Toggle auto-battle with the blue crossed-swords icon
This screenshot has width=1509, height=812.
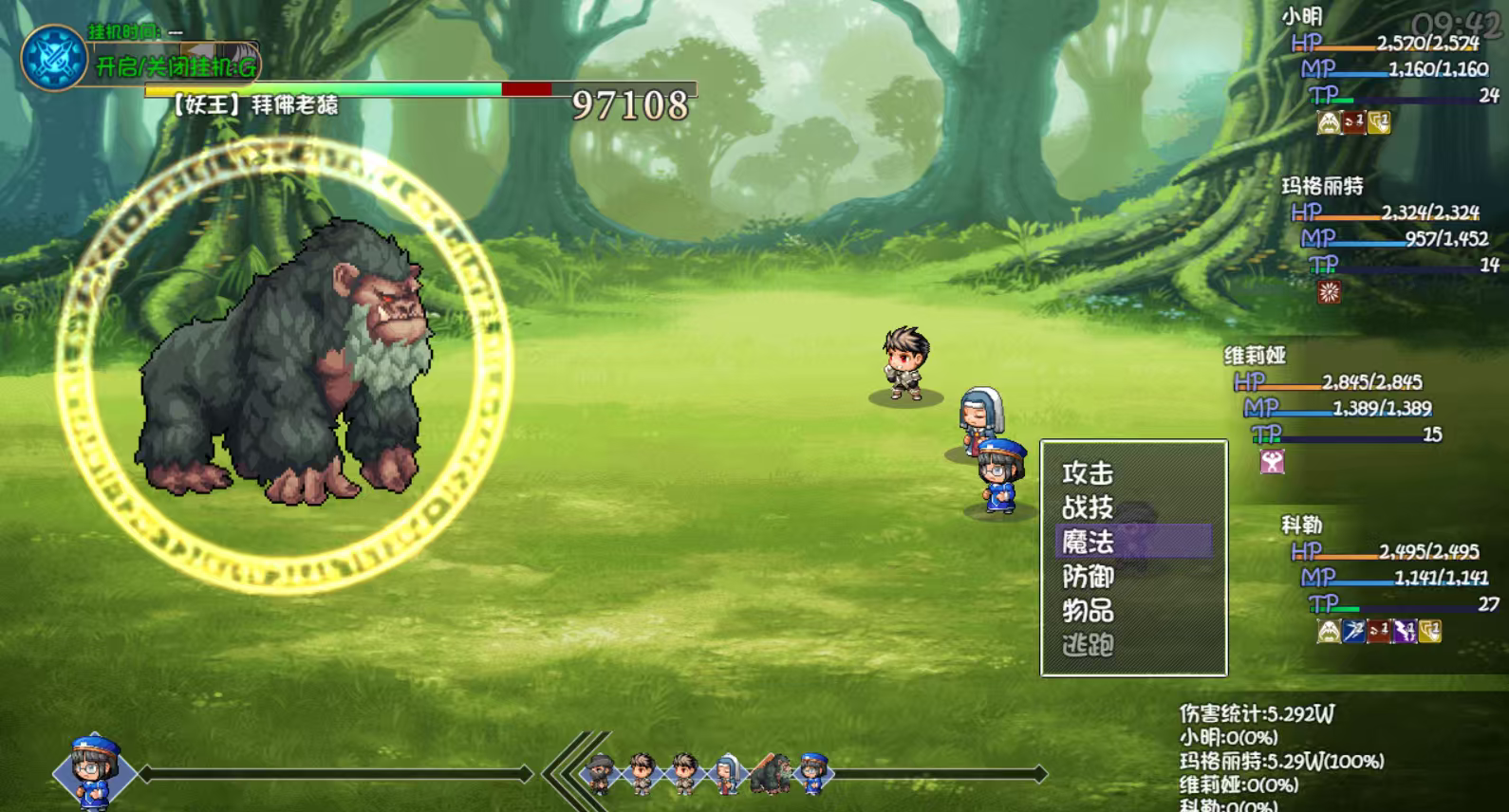coord(54,58)
